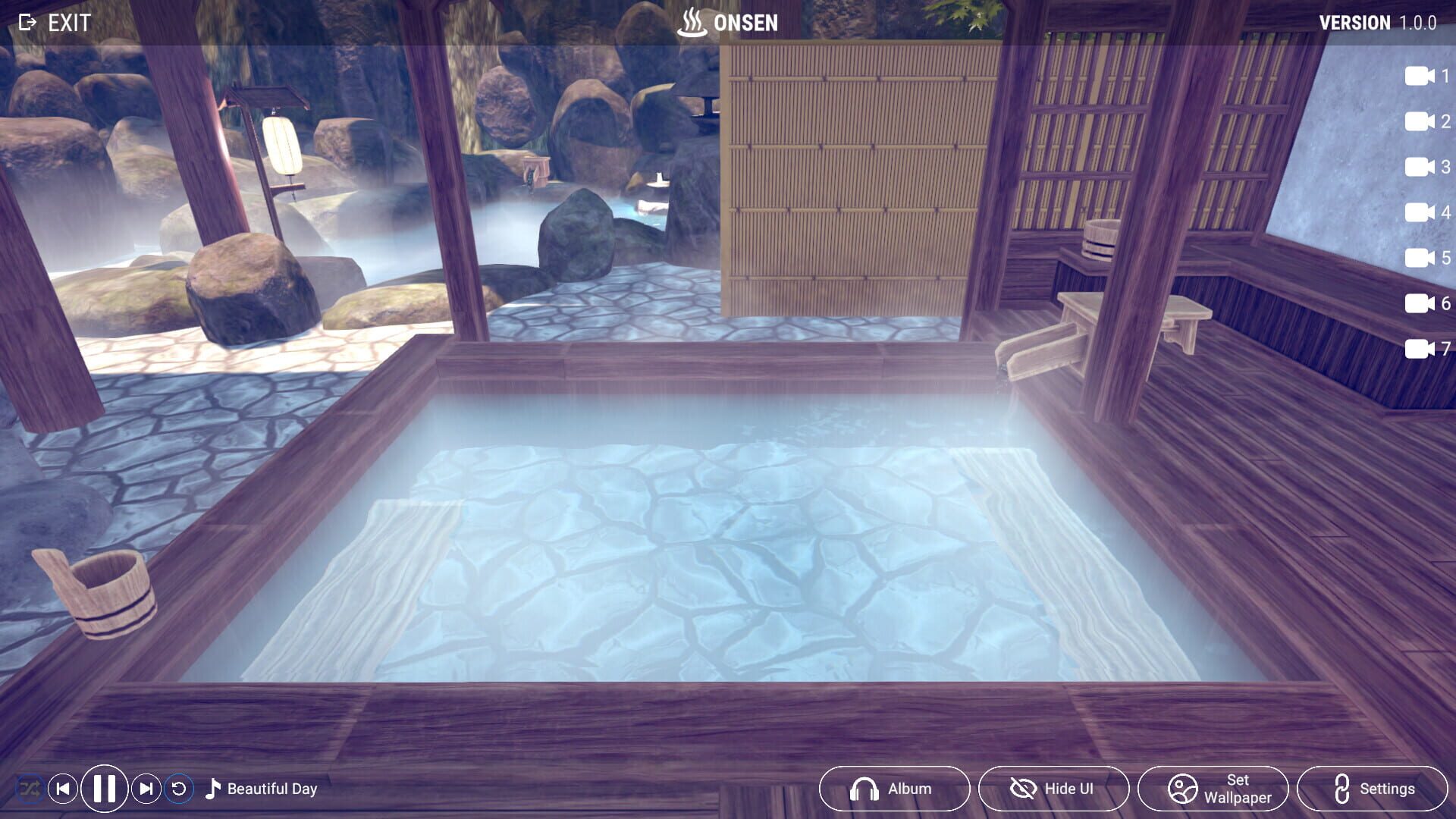Select camera angle 2
This screenshot has height=819, width=1456.
1423,121
